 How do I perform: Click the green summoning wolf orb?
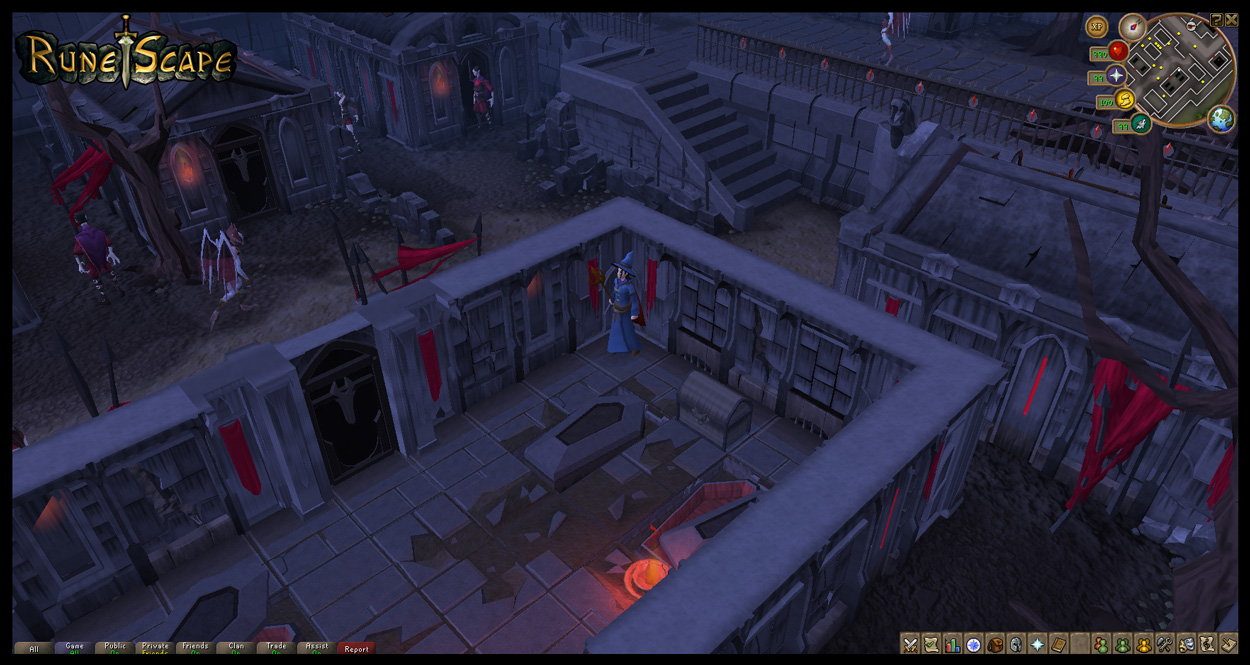click(1142, 124)
